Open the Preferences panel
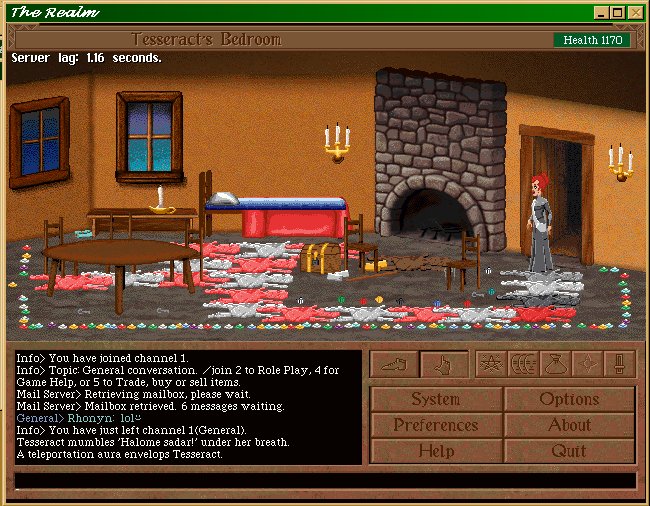650x506 pixels. [x=436, y=425]
